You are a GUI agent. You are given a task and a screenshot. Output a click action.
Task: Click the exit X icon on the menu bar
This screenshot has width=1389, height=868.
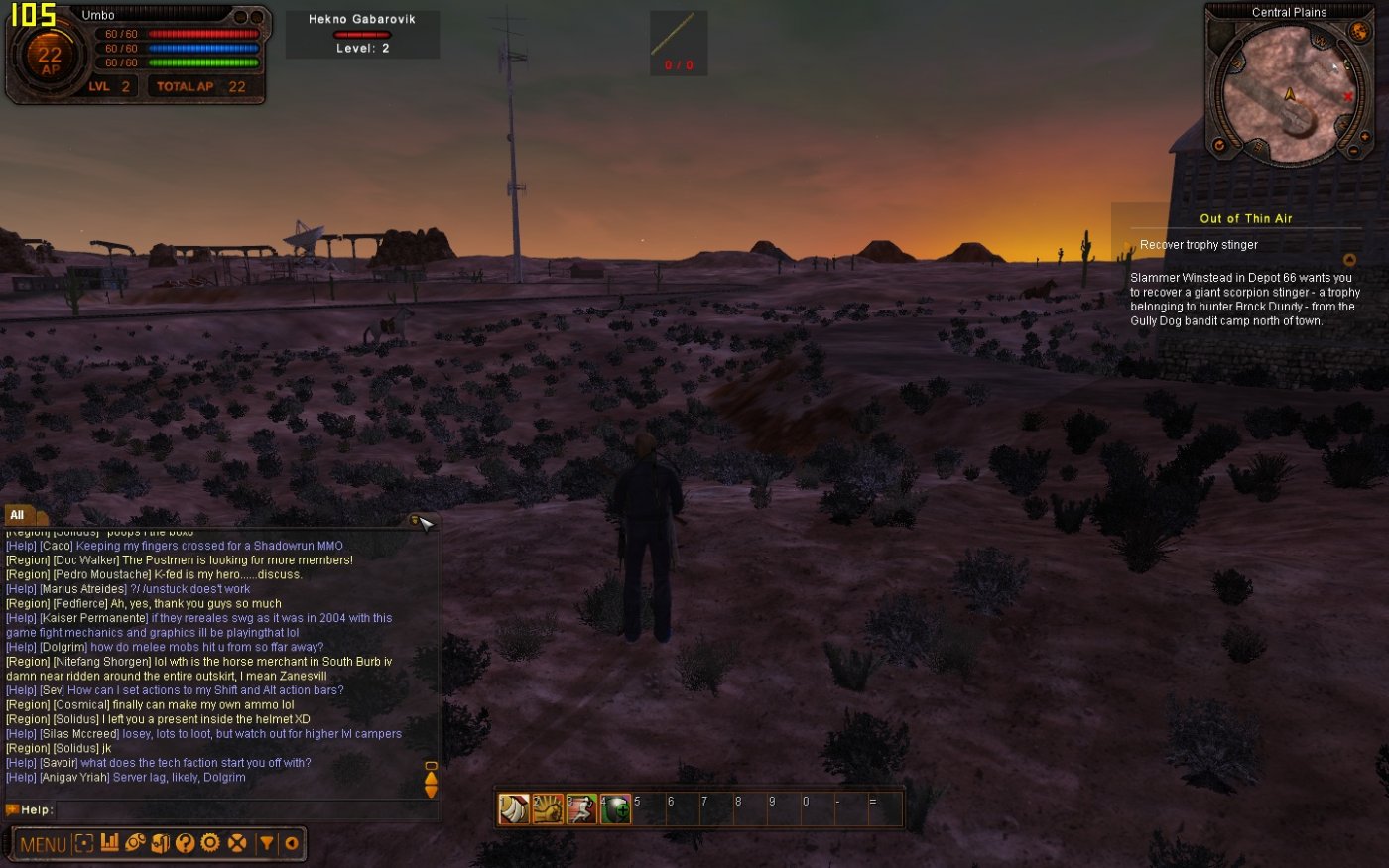tap(236, 844)
